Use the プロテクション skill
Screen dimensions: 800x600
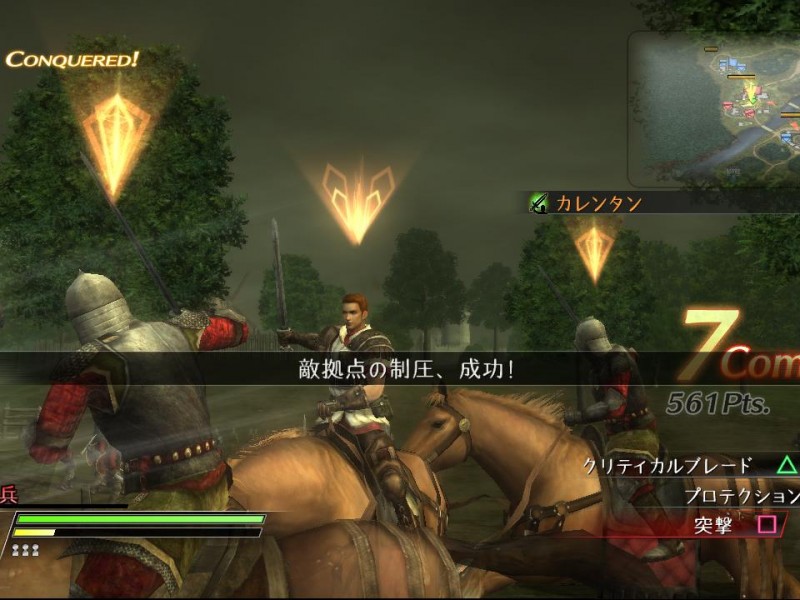tap(740, 495)
